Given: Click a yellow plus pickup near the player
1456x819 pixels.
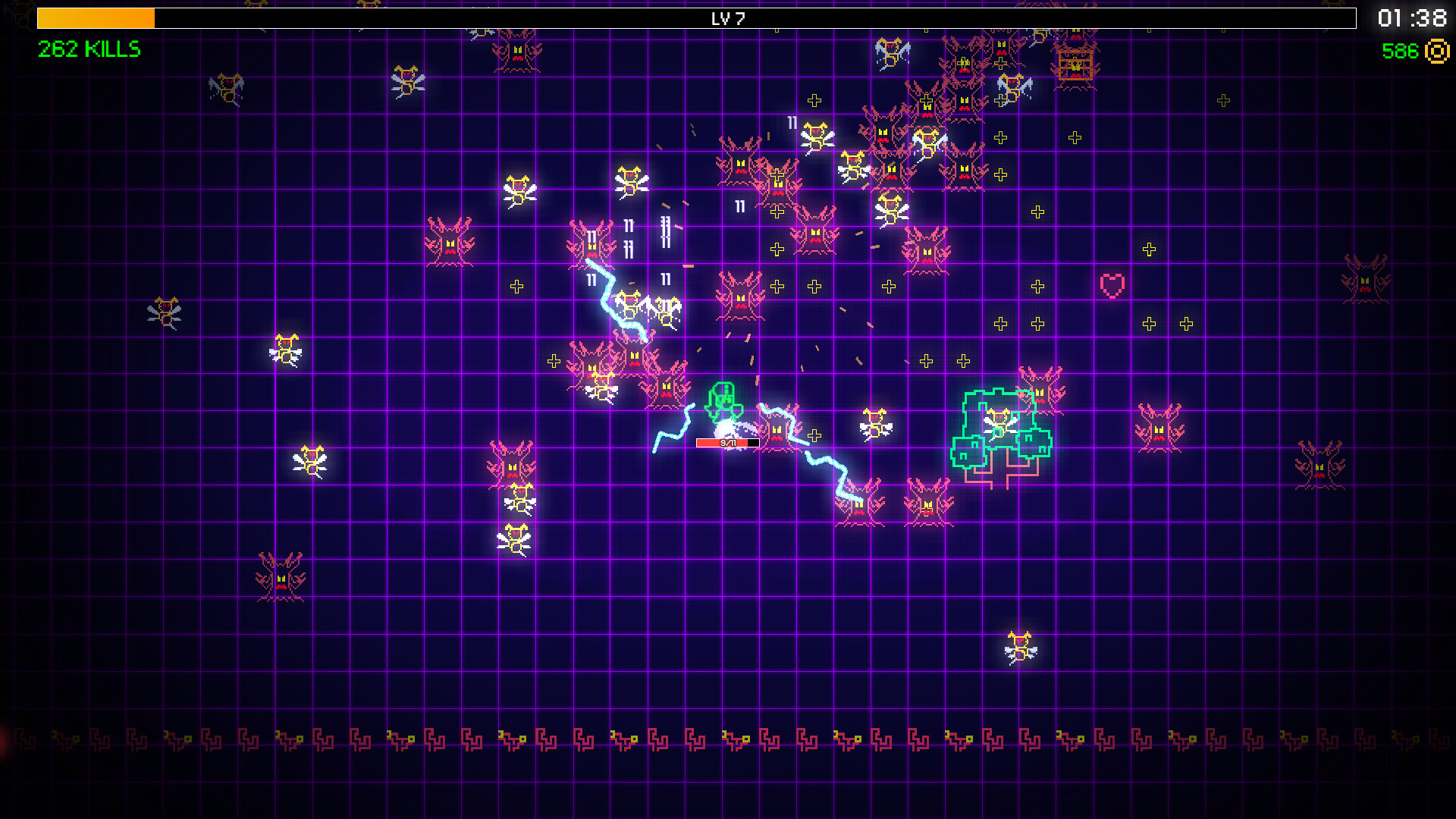Looking at the screenshot, I should 815,434.
